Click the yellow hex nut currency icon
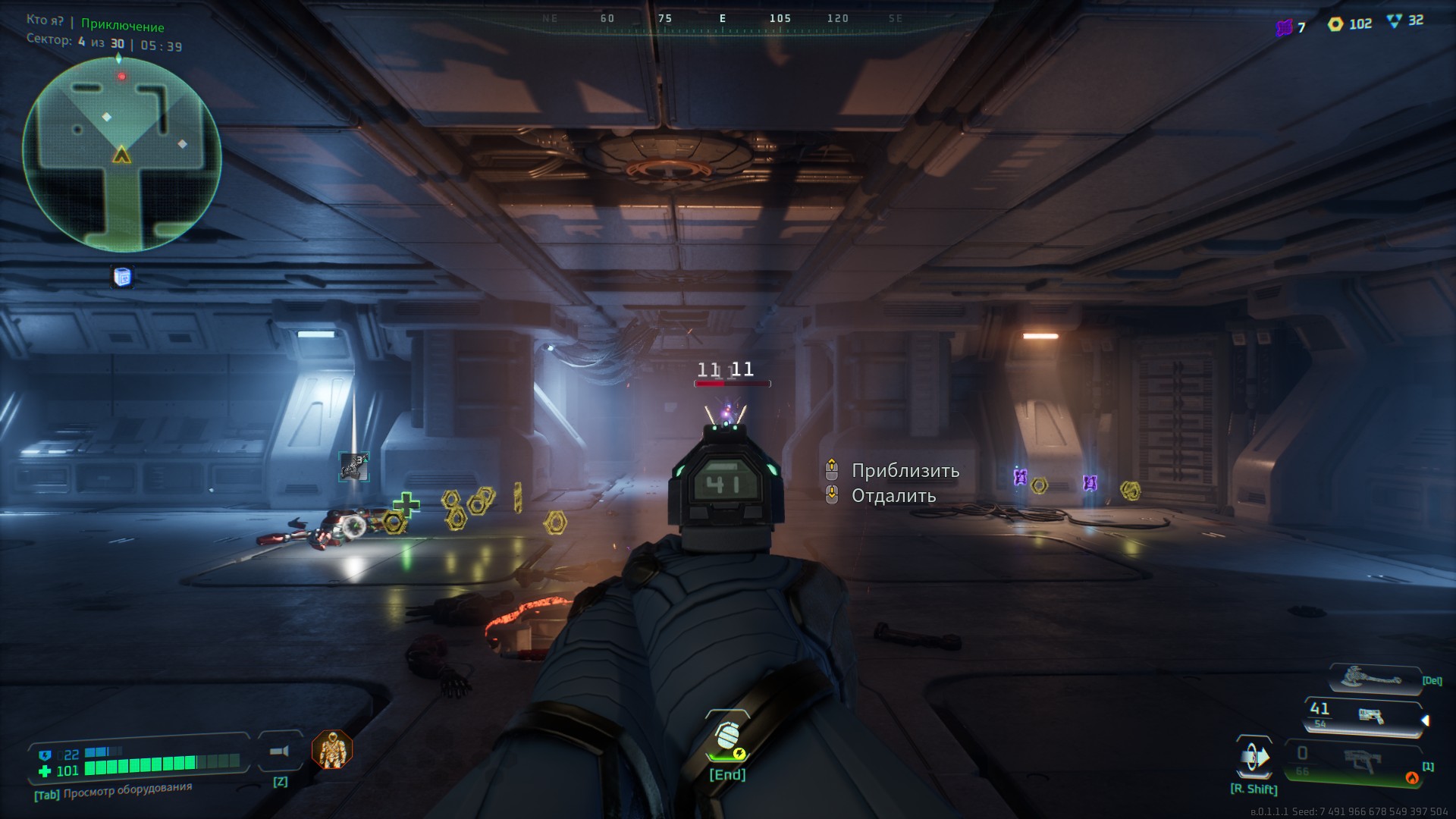 click(1335, 24)
